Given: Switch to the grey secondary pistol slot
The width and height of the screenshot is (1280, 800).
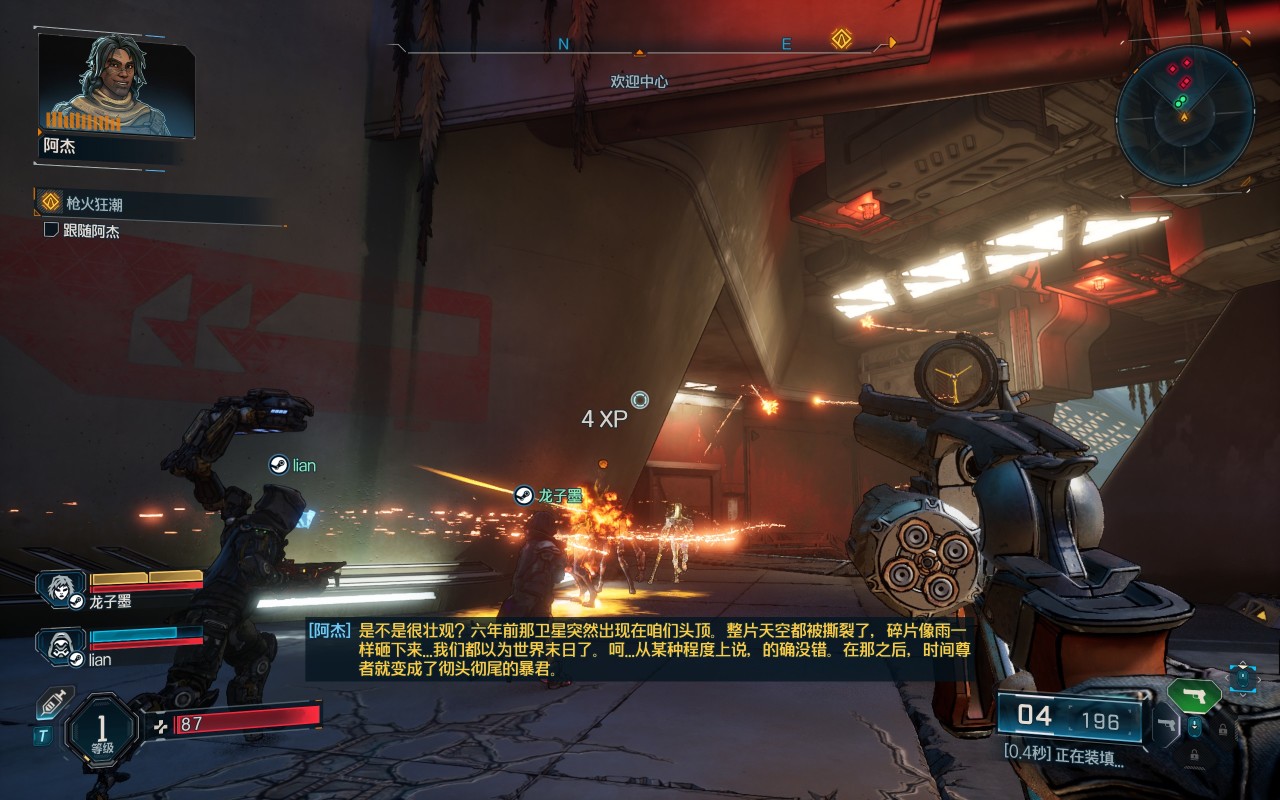Looking at the screenshot, I should [1166, 724].
